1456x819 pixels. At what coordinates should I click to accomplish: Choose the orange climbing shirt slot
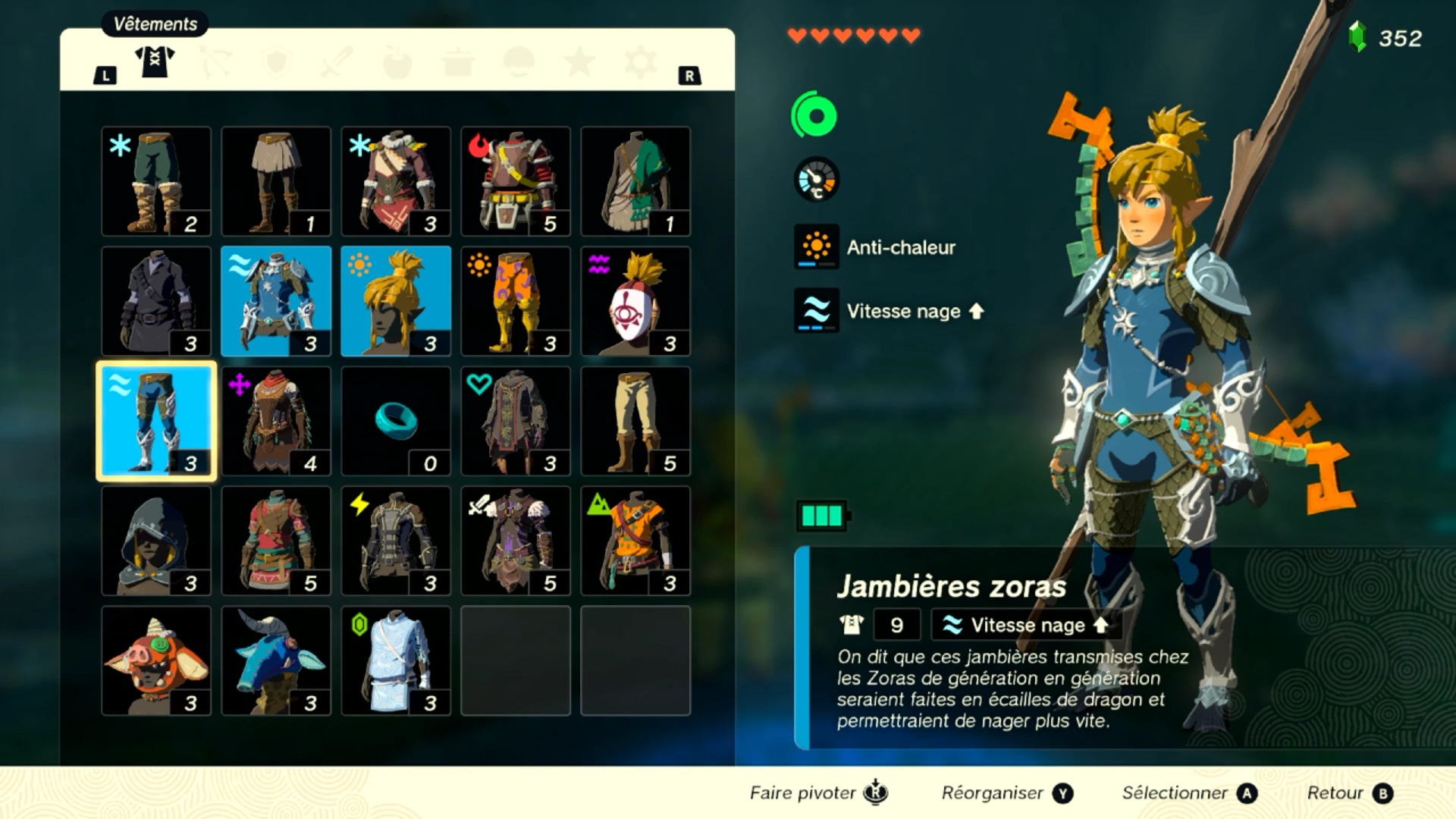coord(635,541)
